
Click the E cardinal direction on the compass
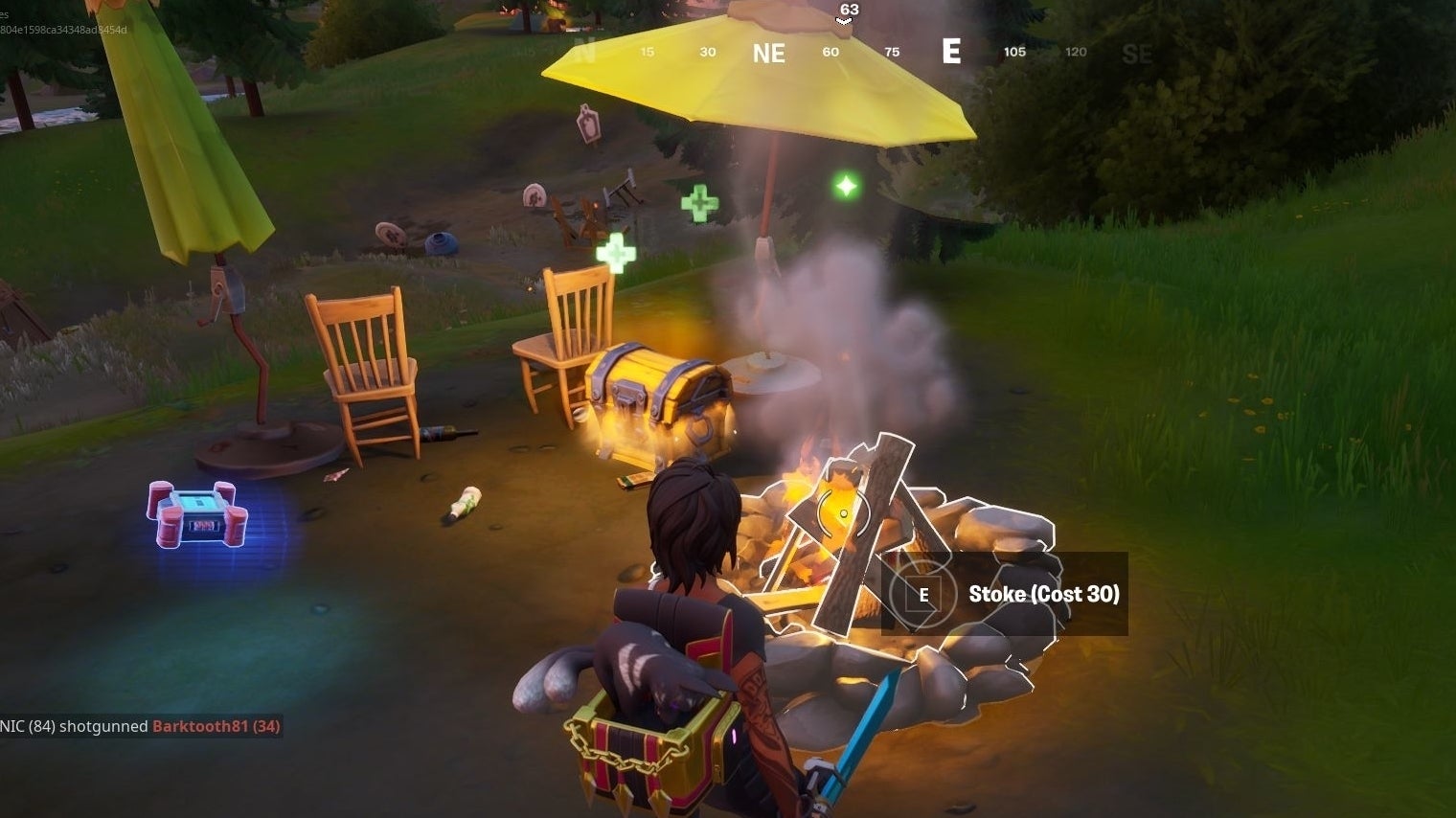click(951, 53)
